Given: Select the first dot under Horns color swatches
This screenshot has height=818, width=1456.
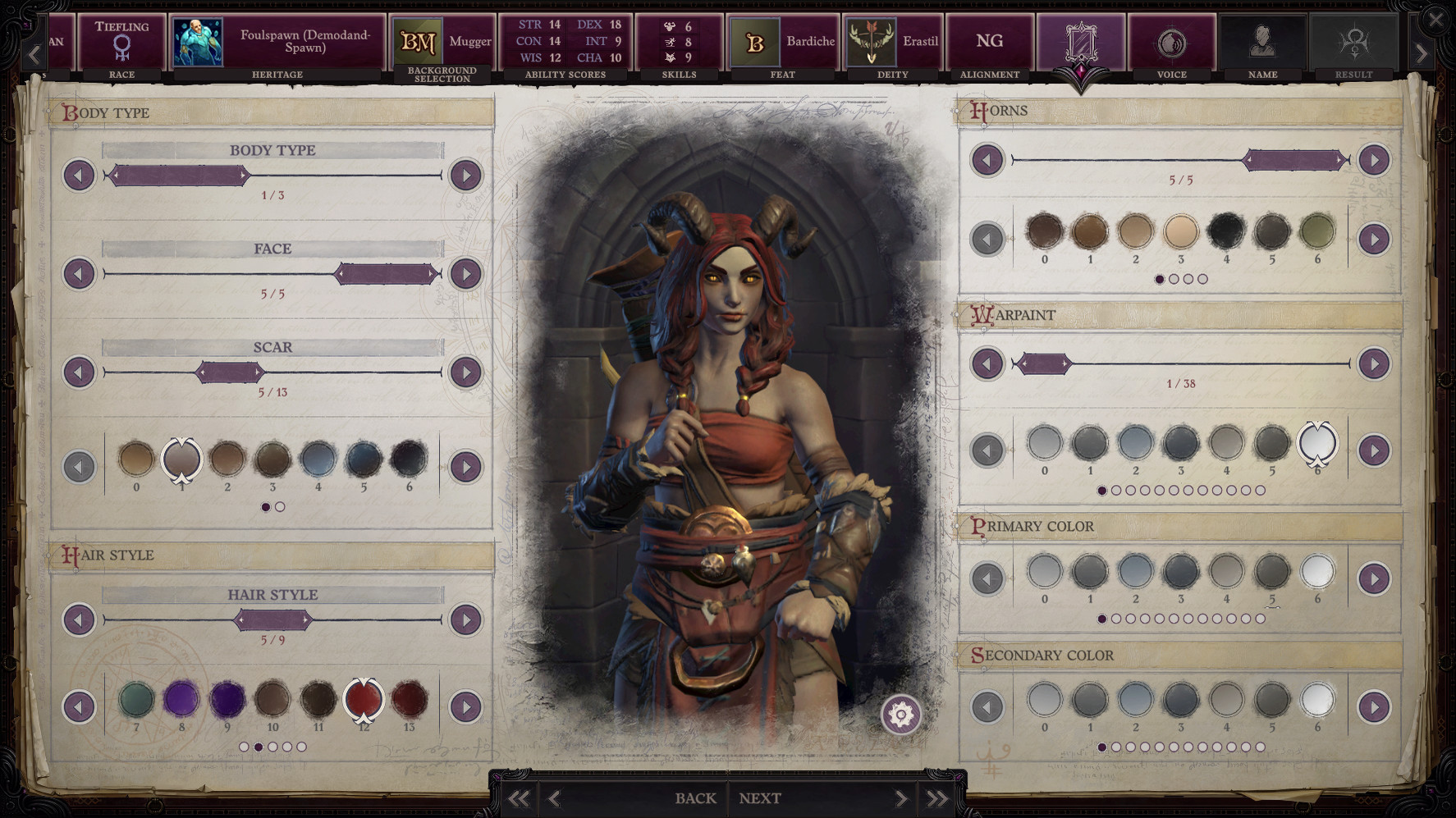Looking at the screenshot, I should point(1160,279).
